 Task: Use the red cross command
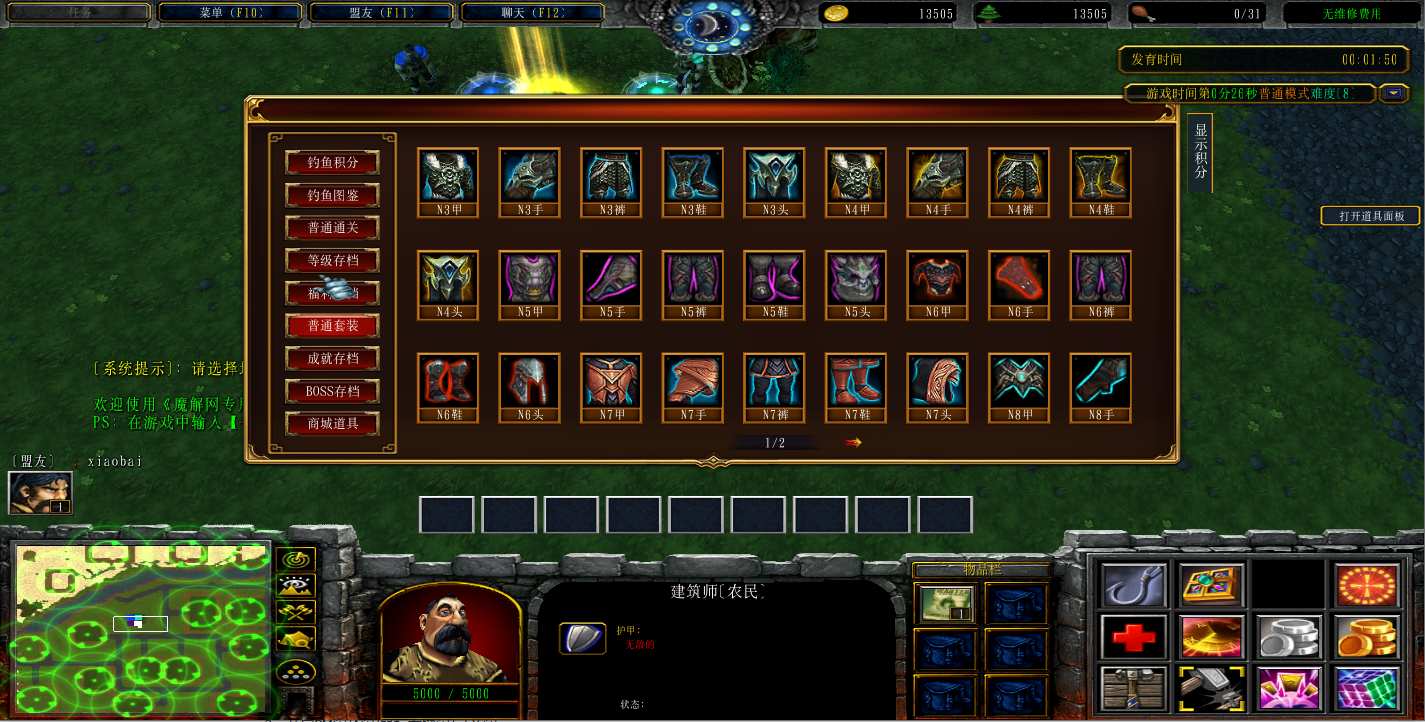pyautogui.click(x=1134, y=636)
